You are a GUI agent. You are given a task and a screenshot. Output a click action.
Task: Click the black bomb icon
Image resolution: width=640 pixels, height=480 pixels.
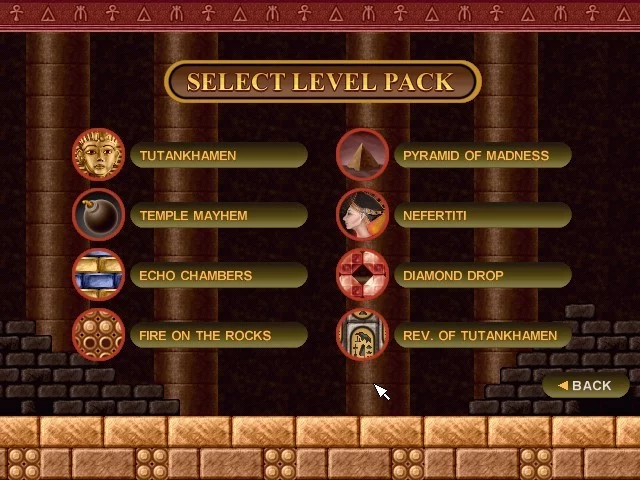click(98, 215)
